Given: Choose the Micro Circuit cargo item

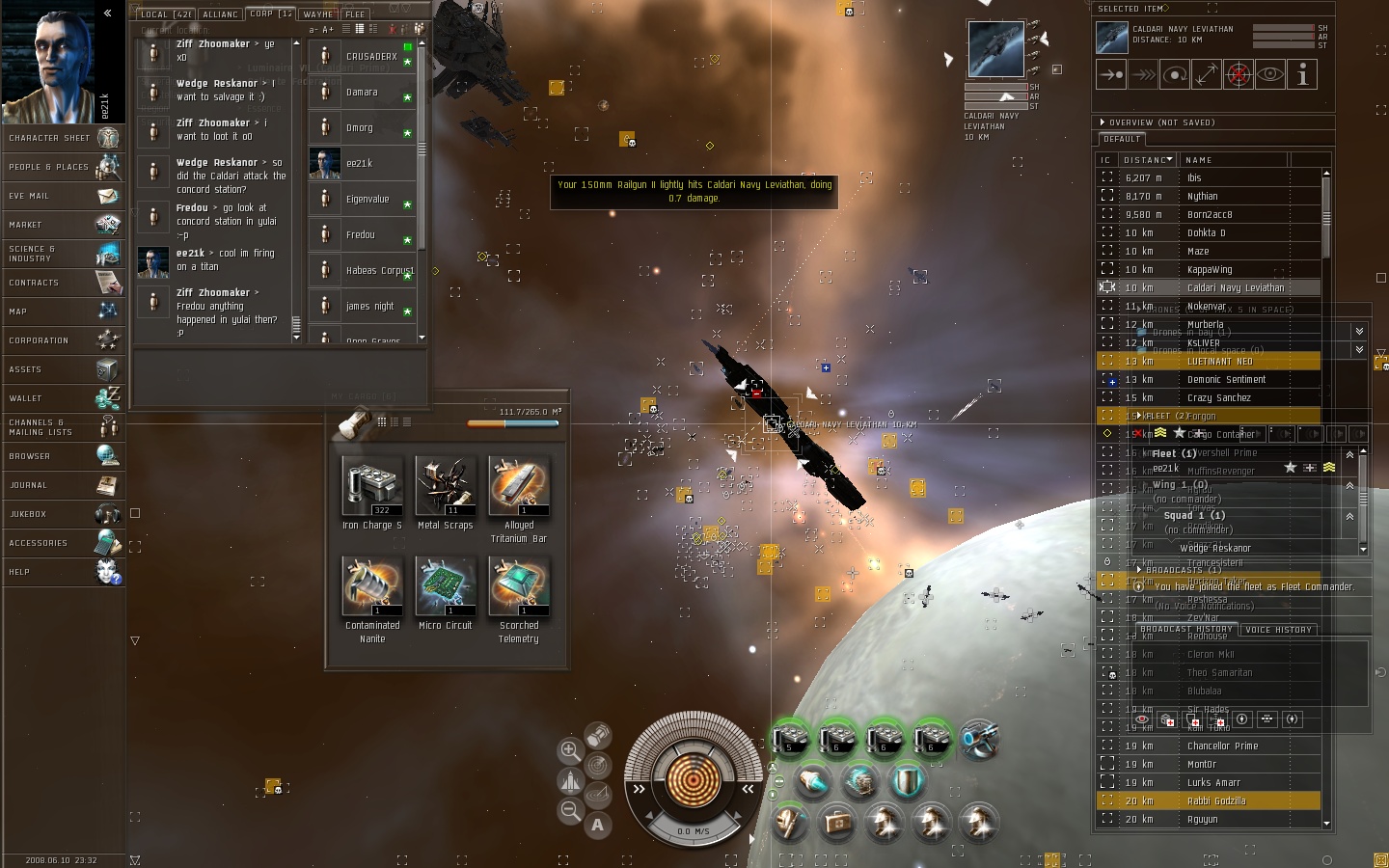Looking at the screenshot, I should tap(445, 587).
